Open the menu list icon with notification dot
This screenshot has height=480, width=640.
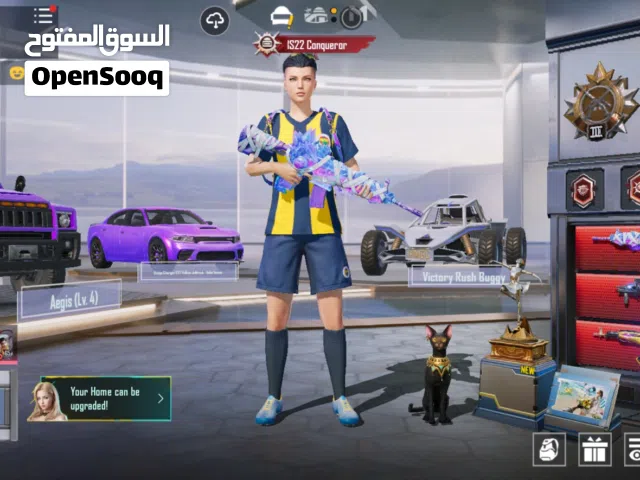click(43, 15)
